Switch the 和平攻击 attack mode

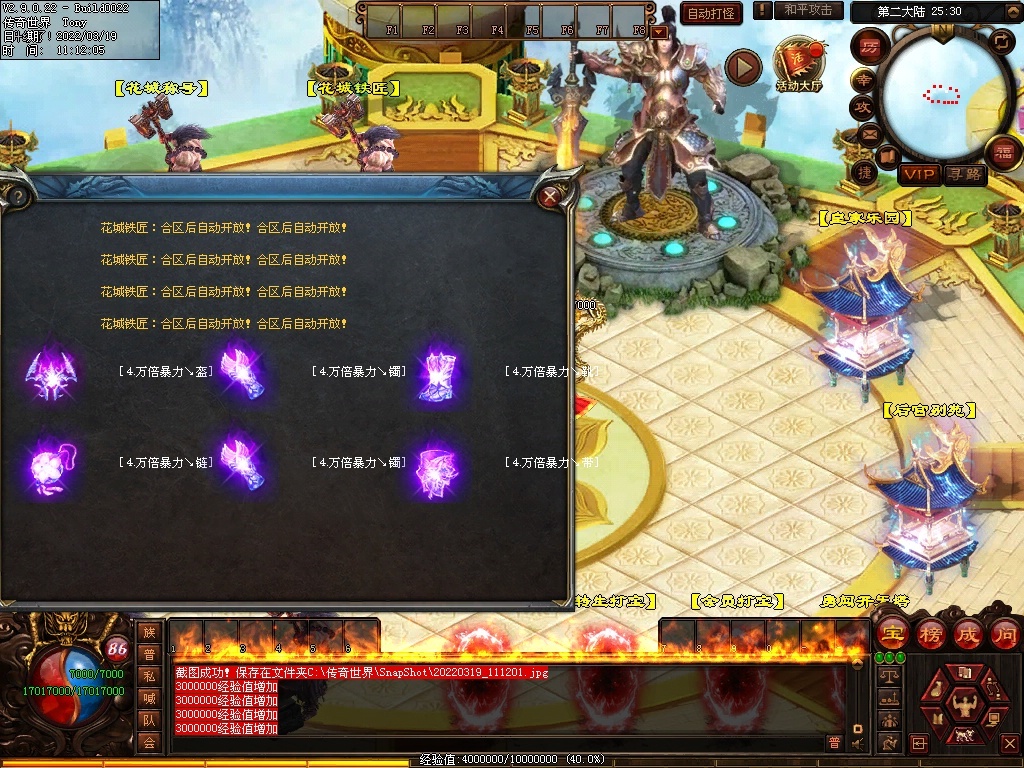(808, 10)
